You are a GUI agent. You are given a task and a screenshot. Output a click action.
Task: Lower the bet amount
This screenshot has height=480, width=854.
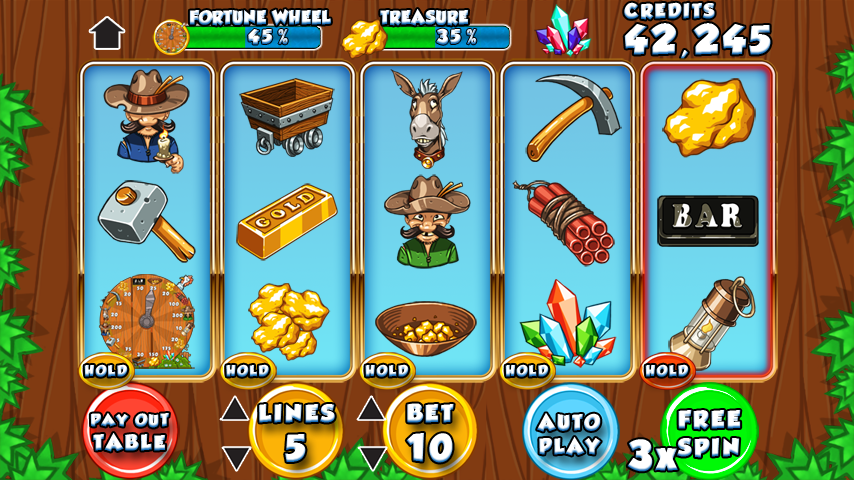click(372, 458)
